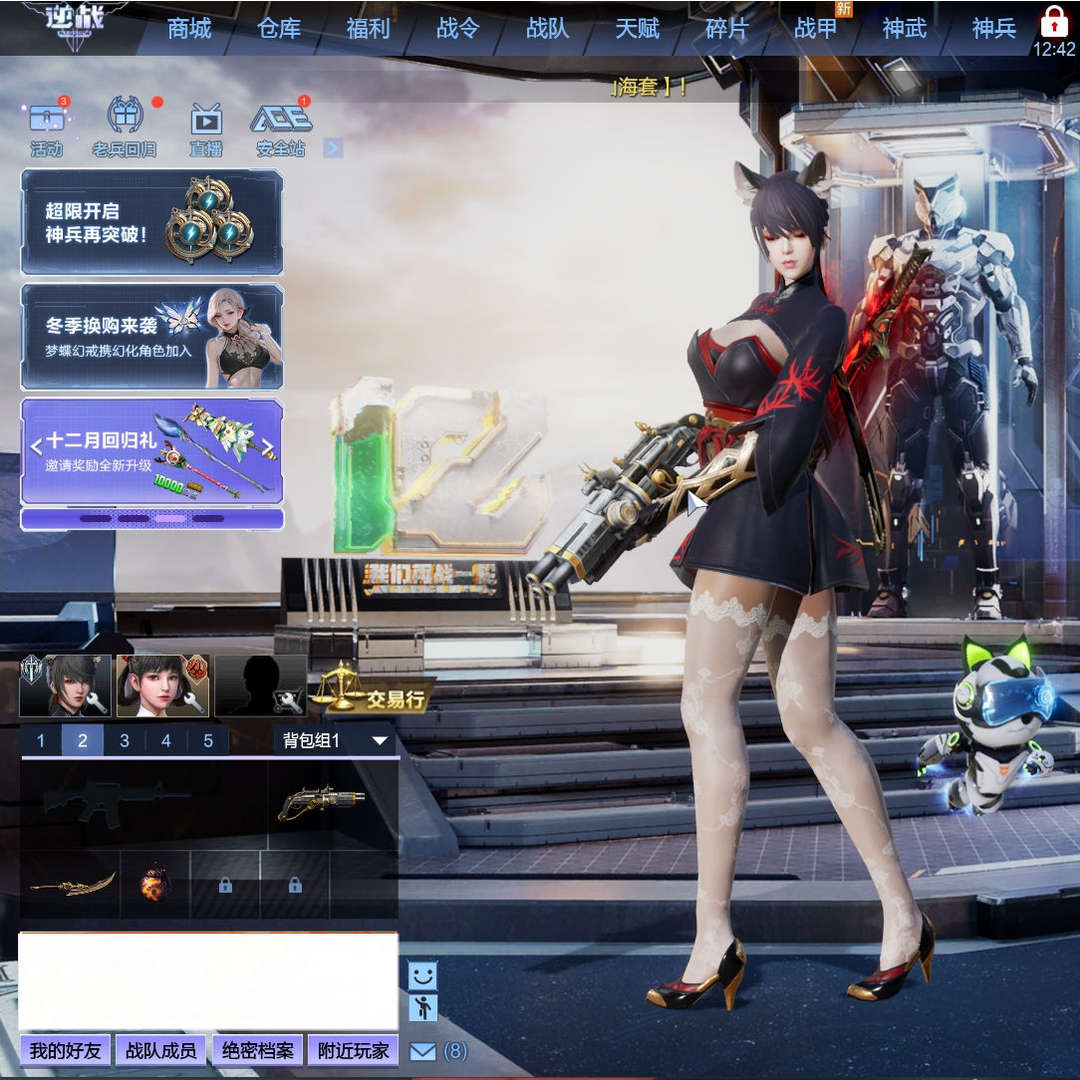Open the 商城 shop menu
Image resolution: width=1080 pixels, height=1080 pixels.
(189, 28)
